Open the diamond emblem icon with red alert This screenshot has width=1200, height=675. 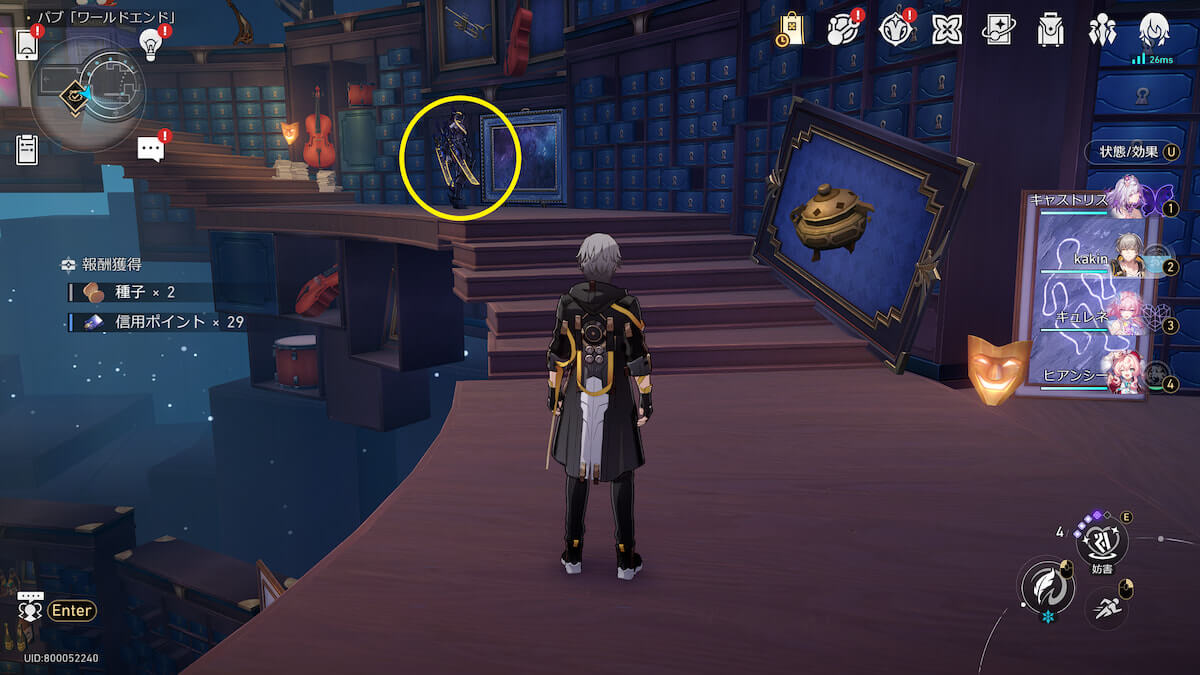point(894,29)
